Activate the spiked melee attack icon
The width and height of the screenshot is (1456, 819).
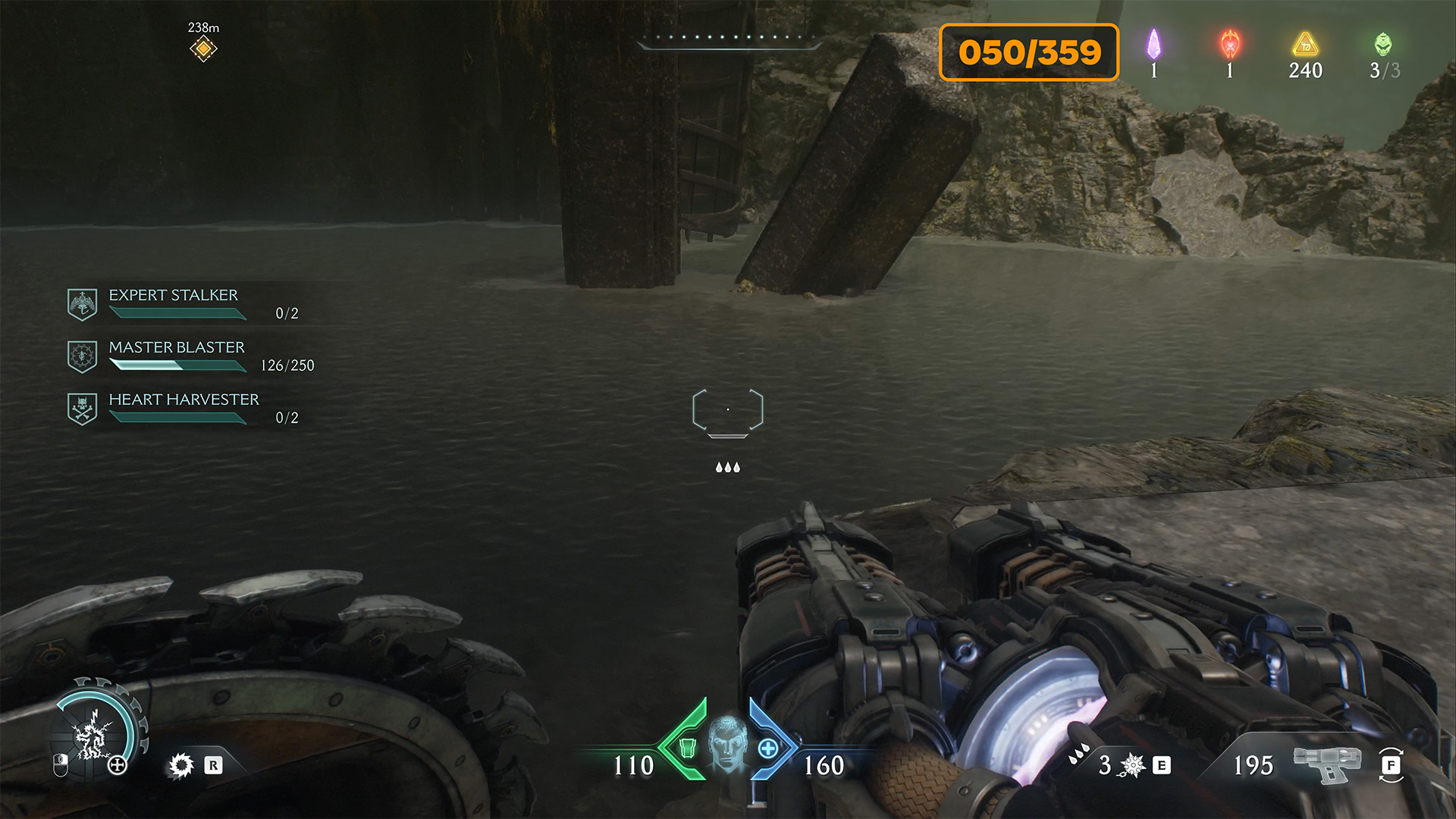pyautogui.click(x=1132, y=765)
